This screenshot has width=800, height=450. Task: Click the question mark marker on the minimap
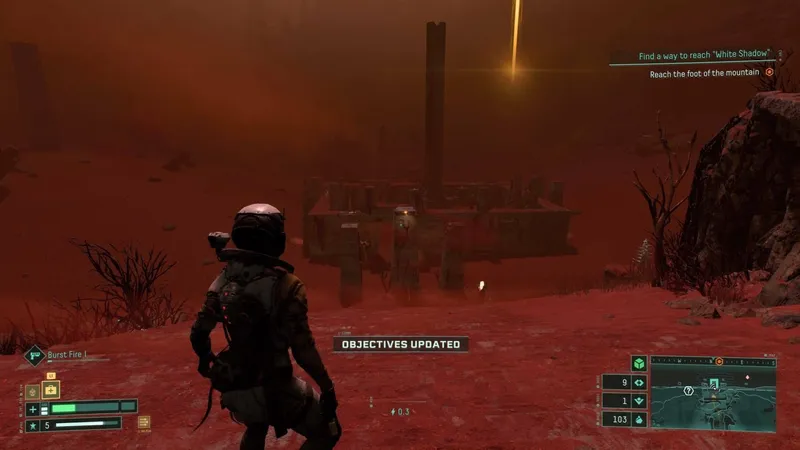coord(688,391)
